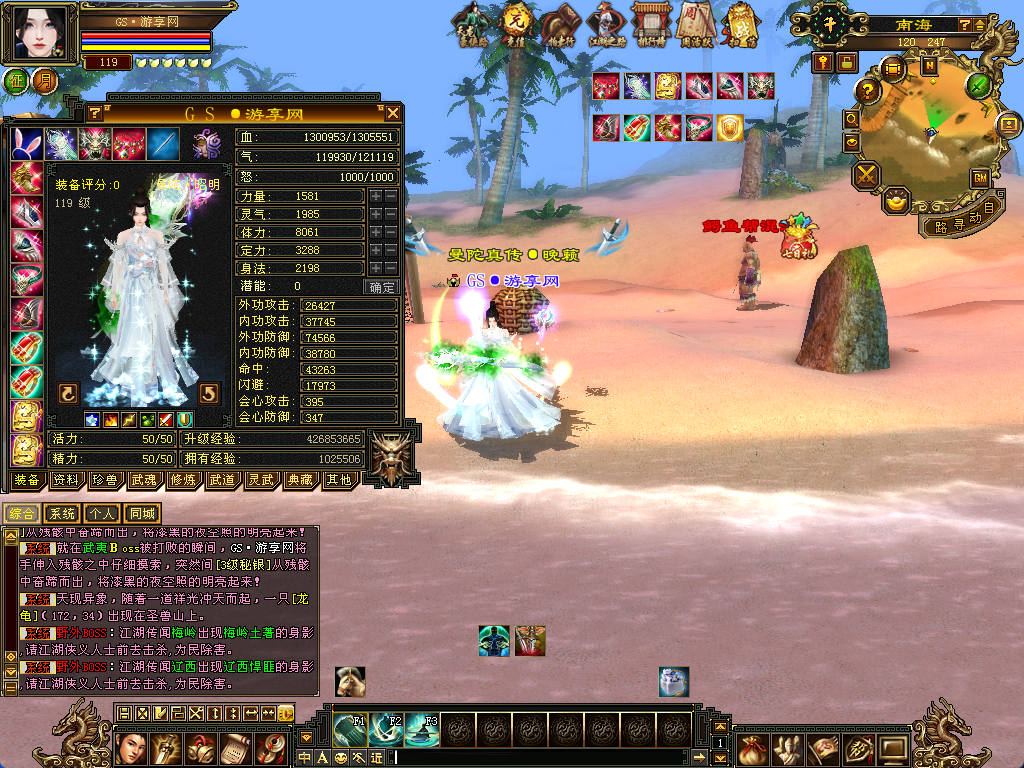Viewport: 1024px width, 768px height.
Task: Increase 力量 strength with the plus button
Action: point(376,196)
